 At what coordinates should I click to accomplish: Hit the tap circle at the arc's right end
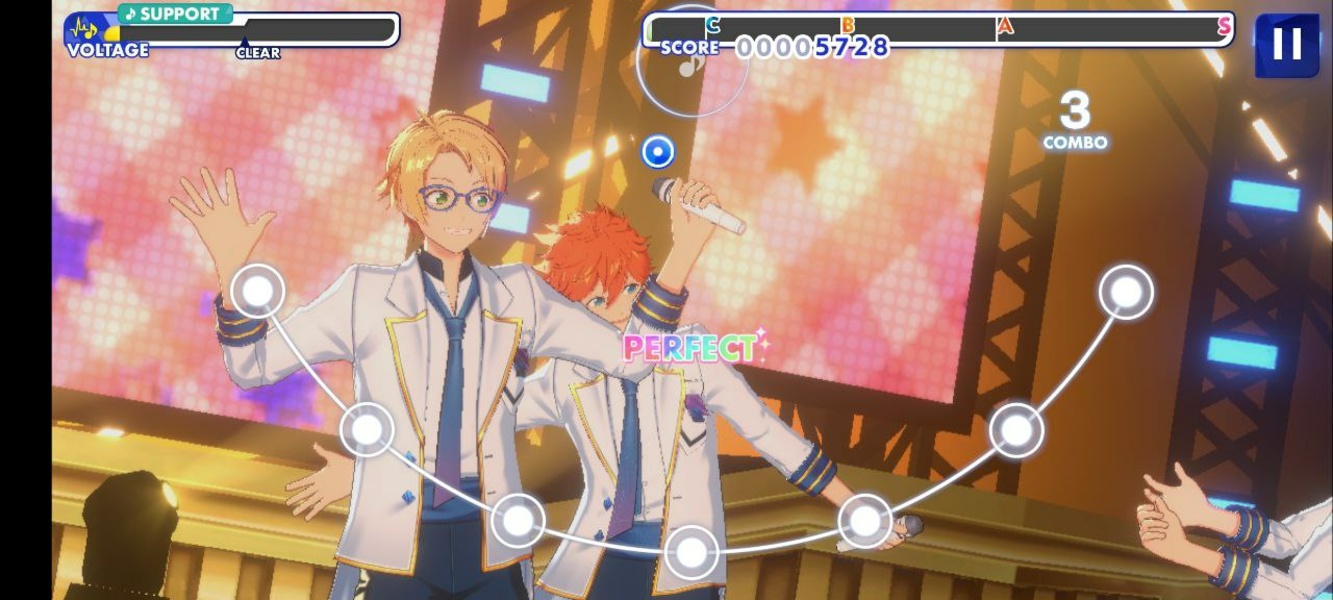coord(1126,292)
